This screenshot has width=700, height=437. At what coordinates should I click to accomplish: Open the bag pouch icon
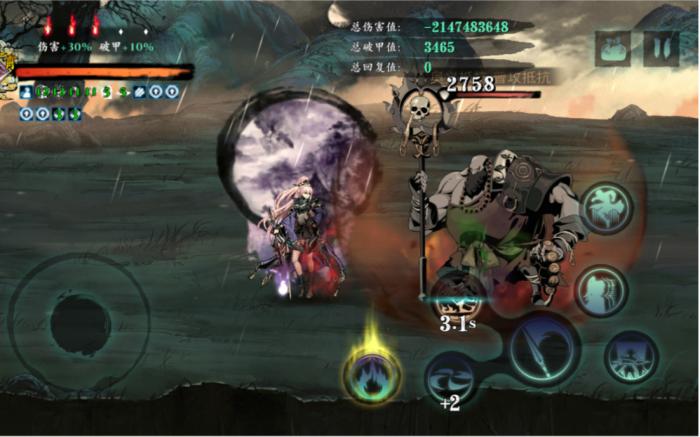pyautogui.click(x=612, y=49)
